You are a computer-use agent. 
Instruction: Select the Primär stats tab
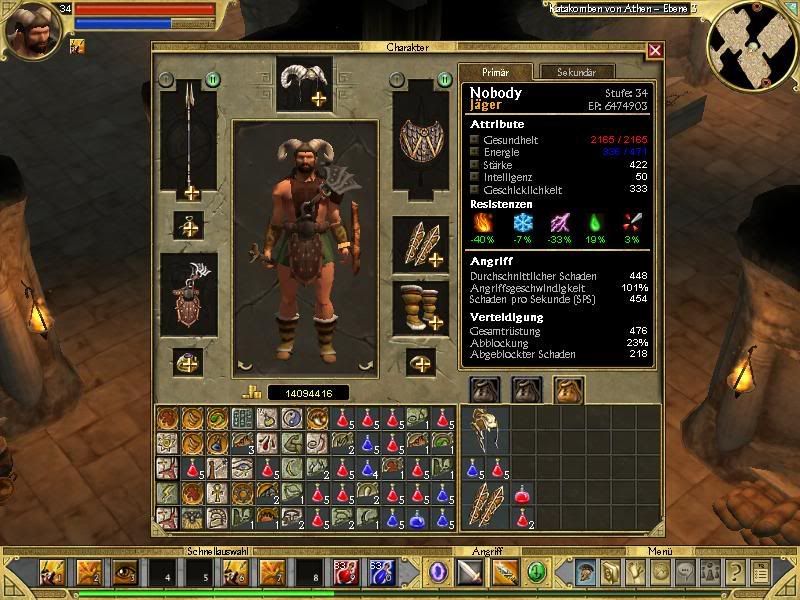[x=496, y=72]
